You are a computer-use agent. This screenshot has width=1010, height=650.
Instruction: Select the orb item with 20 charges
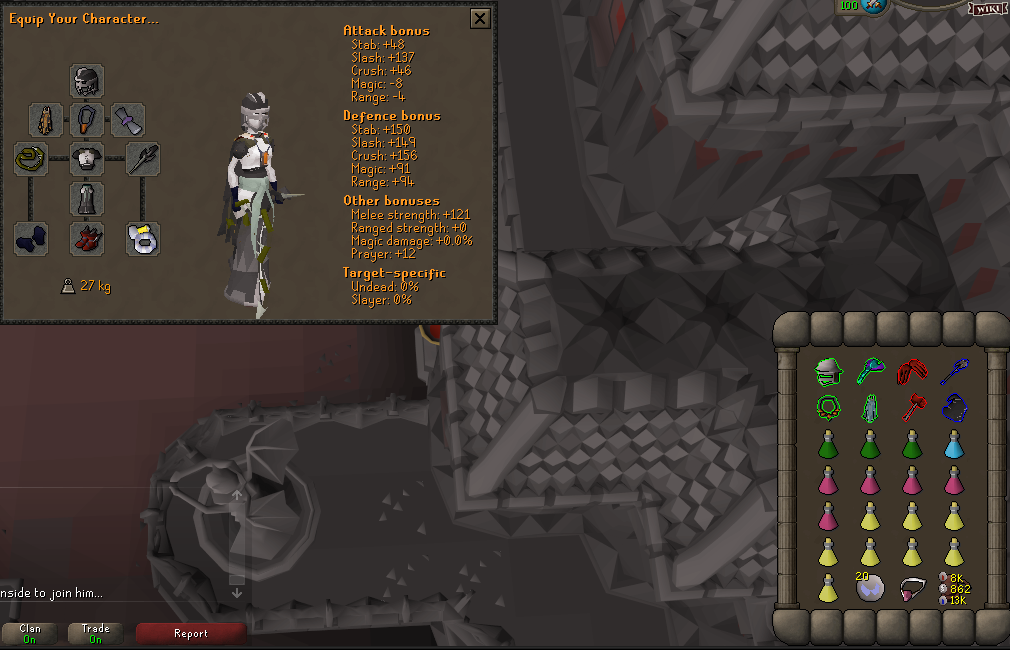click(x=869, y=588)
